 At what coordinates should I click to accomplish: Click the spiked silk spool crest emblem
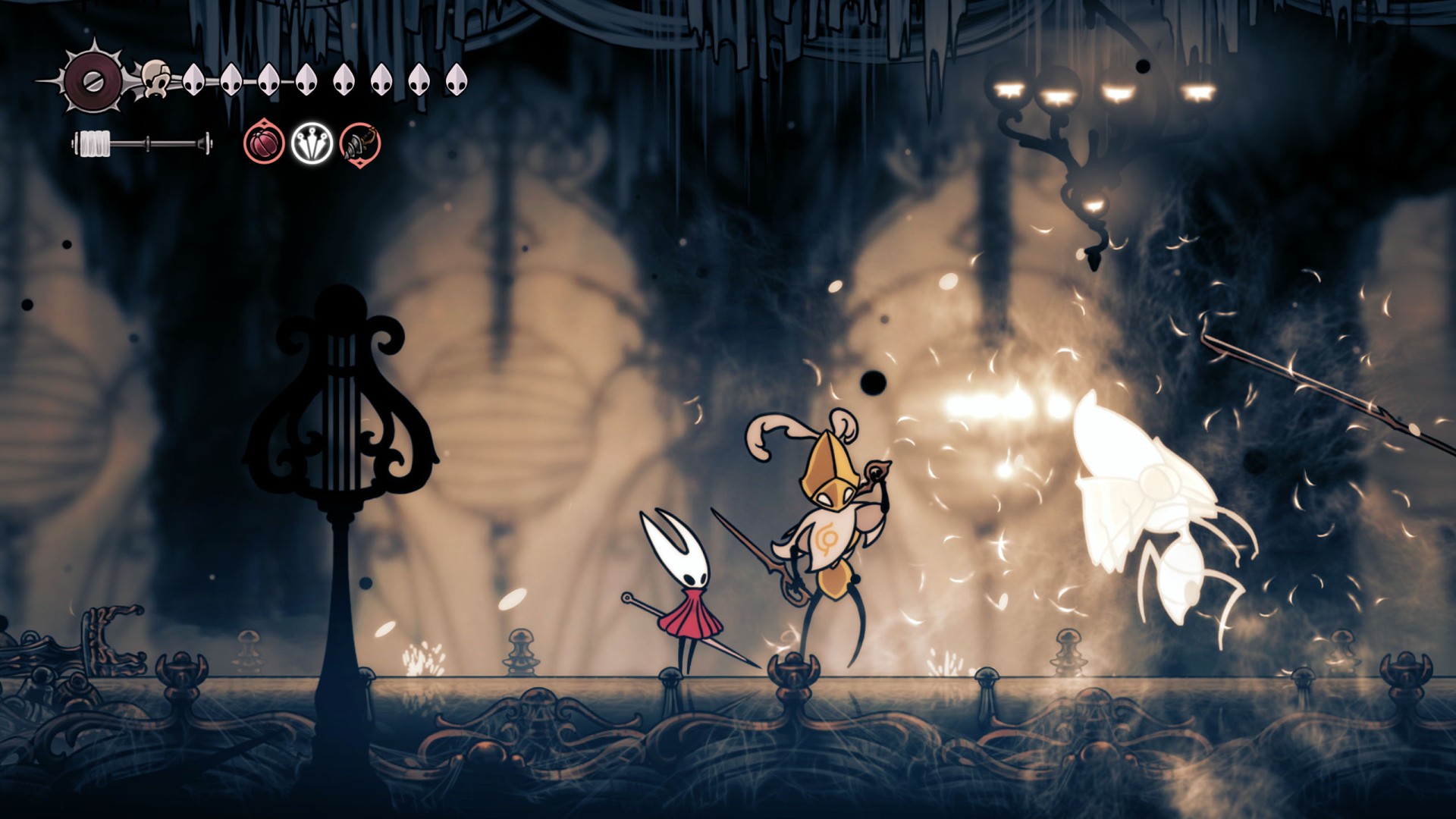click(93, 78)
